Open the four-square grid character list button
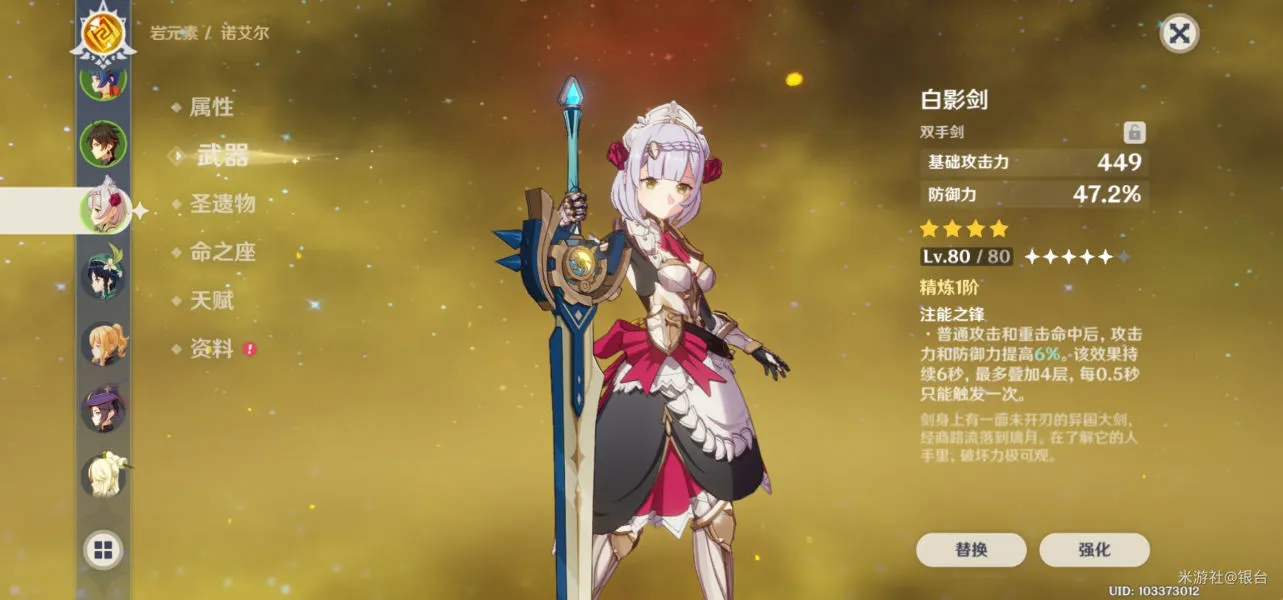 pyautogui.click(x=103, y=549)
